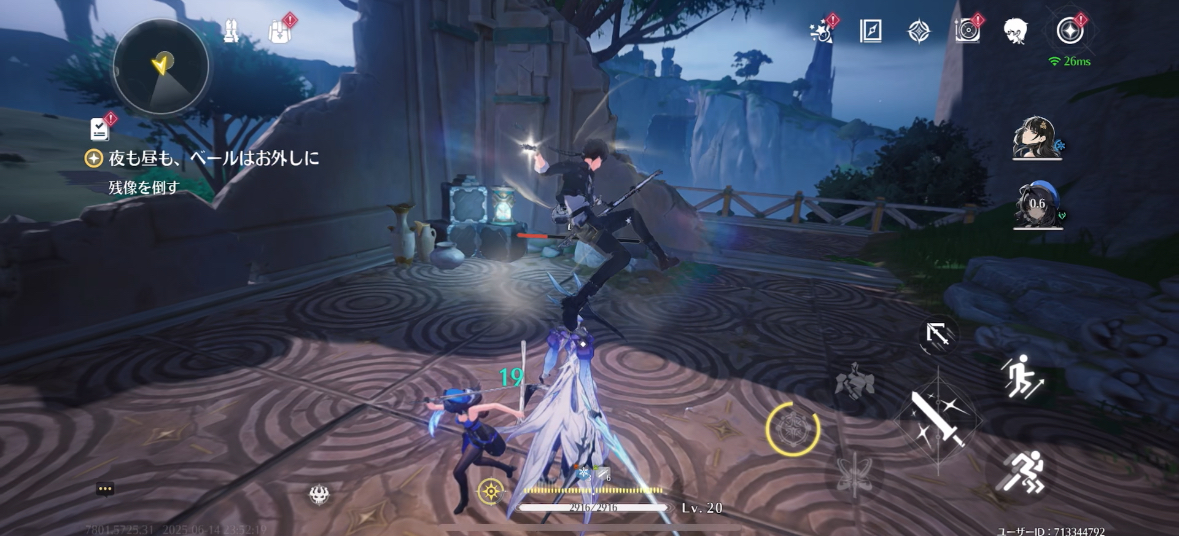1179x536 pixels.
Task: Switch to the first party member with hair flower
Action: (1036, 138)
